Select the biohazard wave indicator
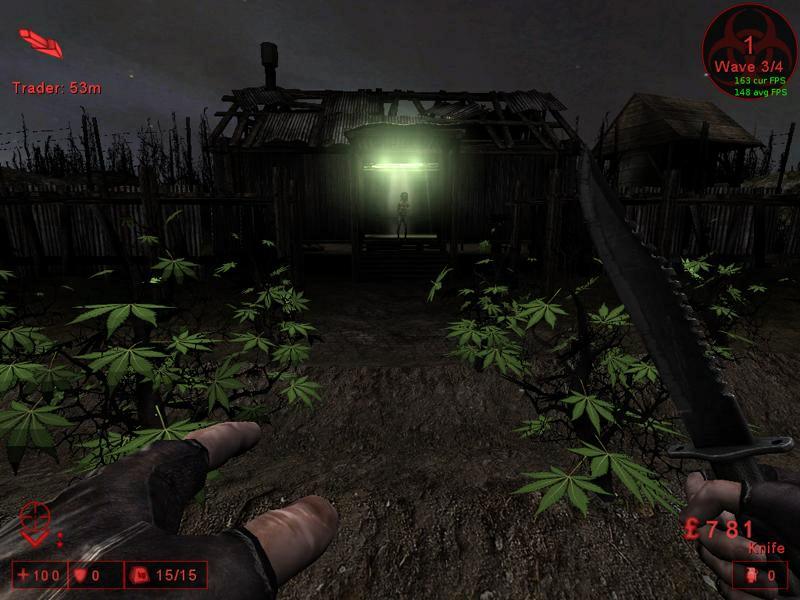 click(x=748, y=48)
